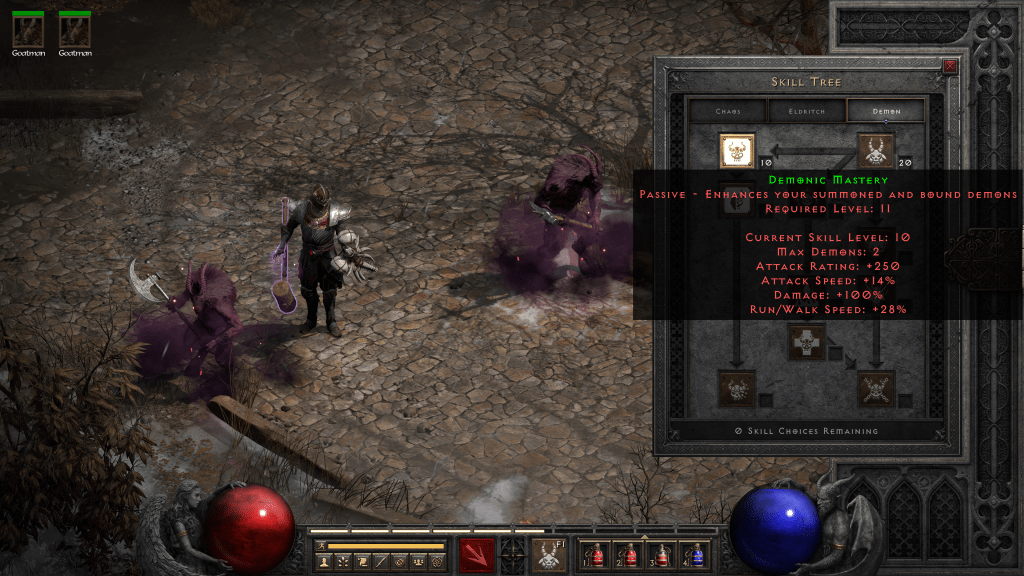Click the highlighted Demonic Mastery skill icon

point(737,151)
